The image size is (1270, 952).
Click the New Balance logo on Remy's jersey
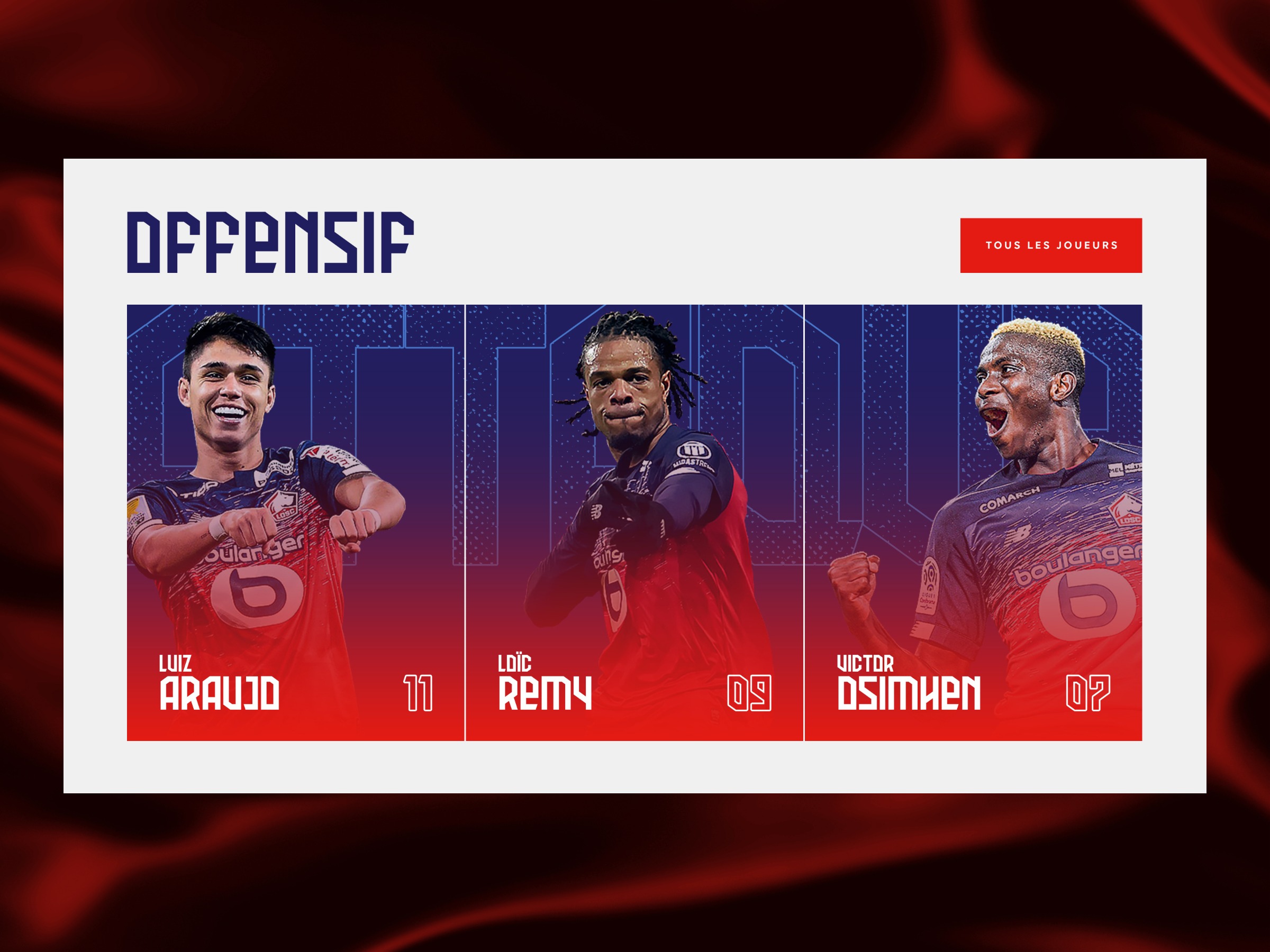[597, 512]
